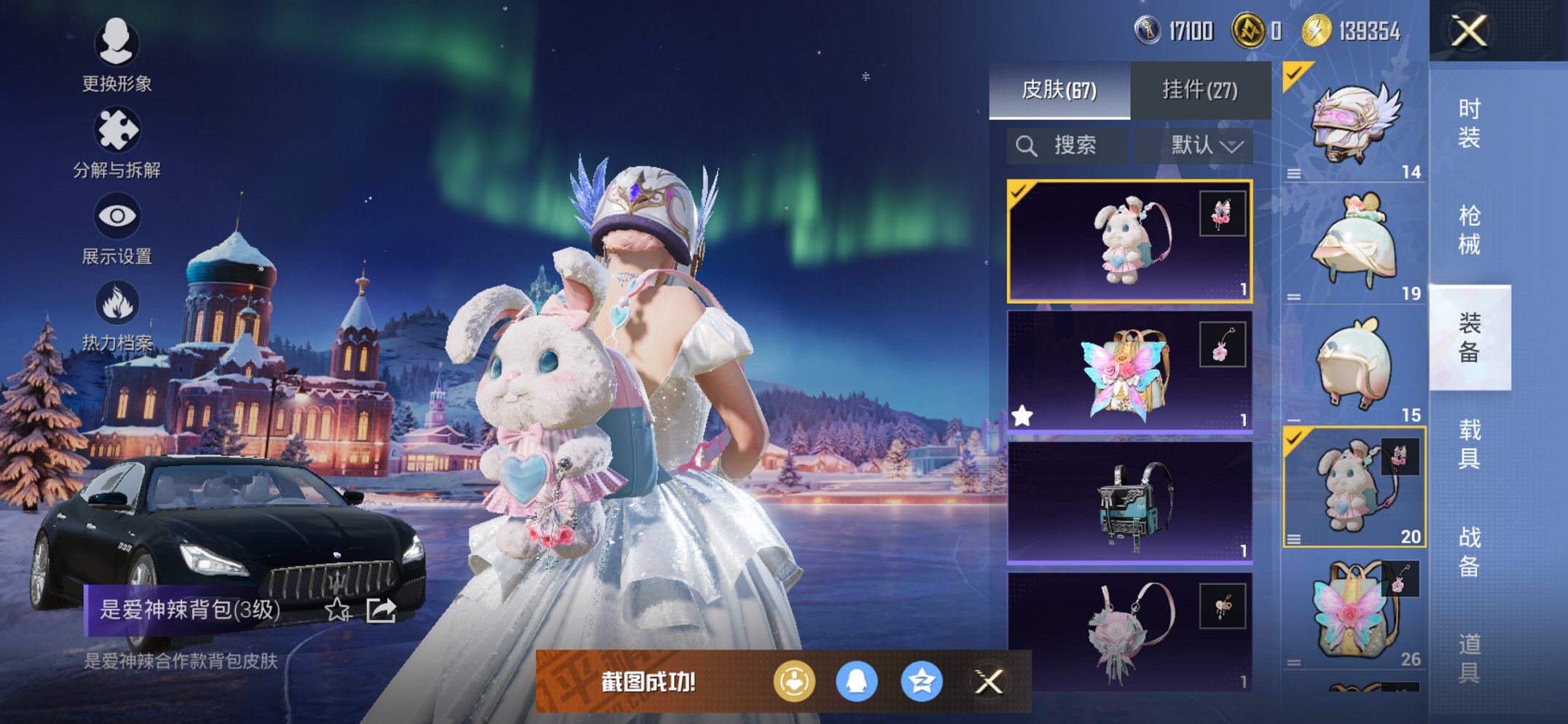Switch to the 枪械 firearms category
This screenshot has width=1568, height=724.
[1469, 230]
